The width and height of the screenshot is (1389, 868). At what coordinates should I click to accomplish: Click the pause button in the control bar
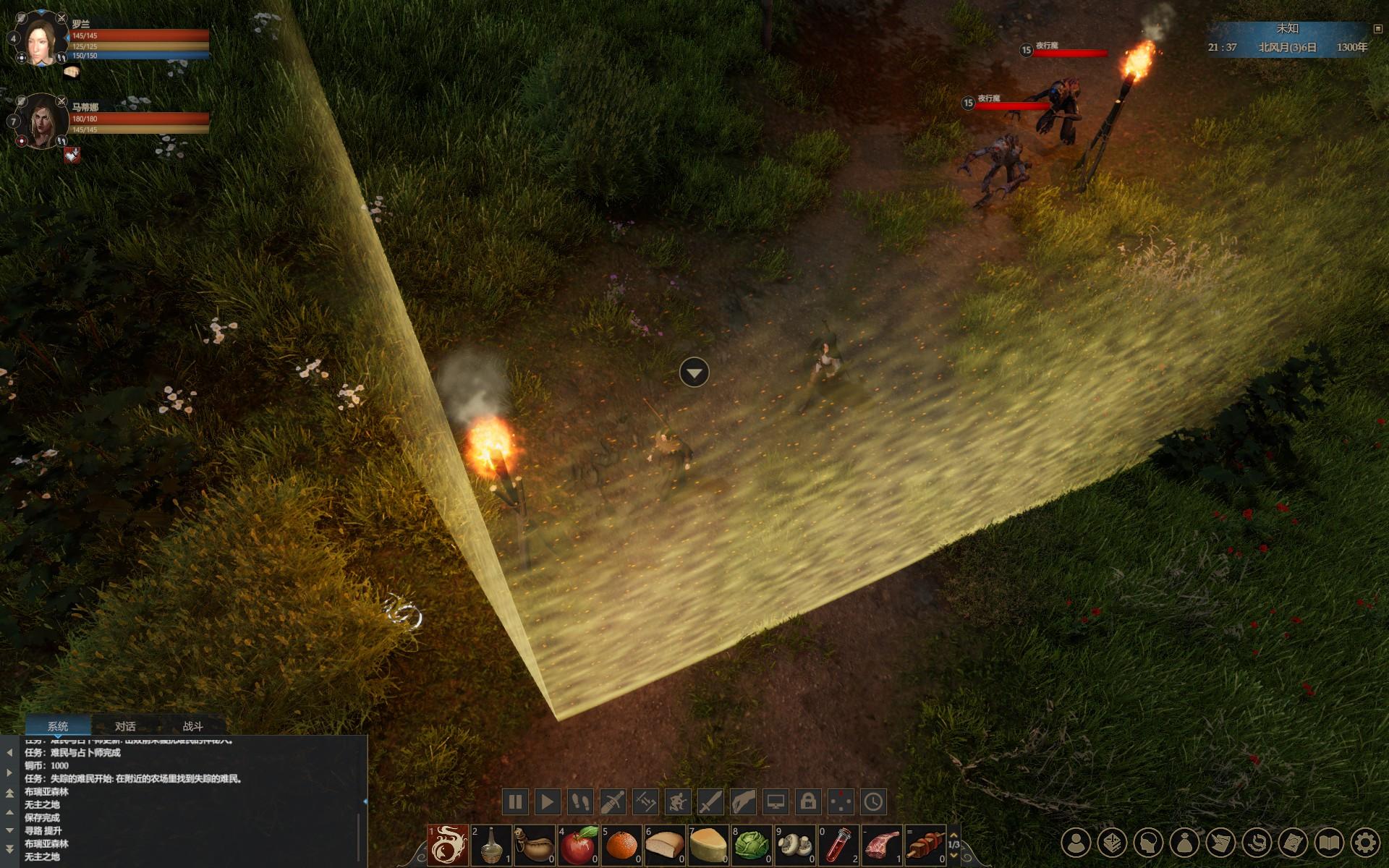coord(515,801)
